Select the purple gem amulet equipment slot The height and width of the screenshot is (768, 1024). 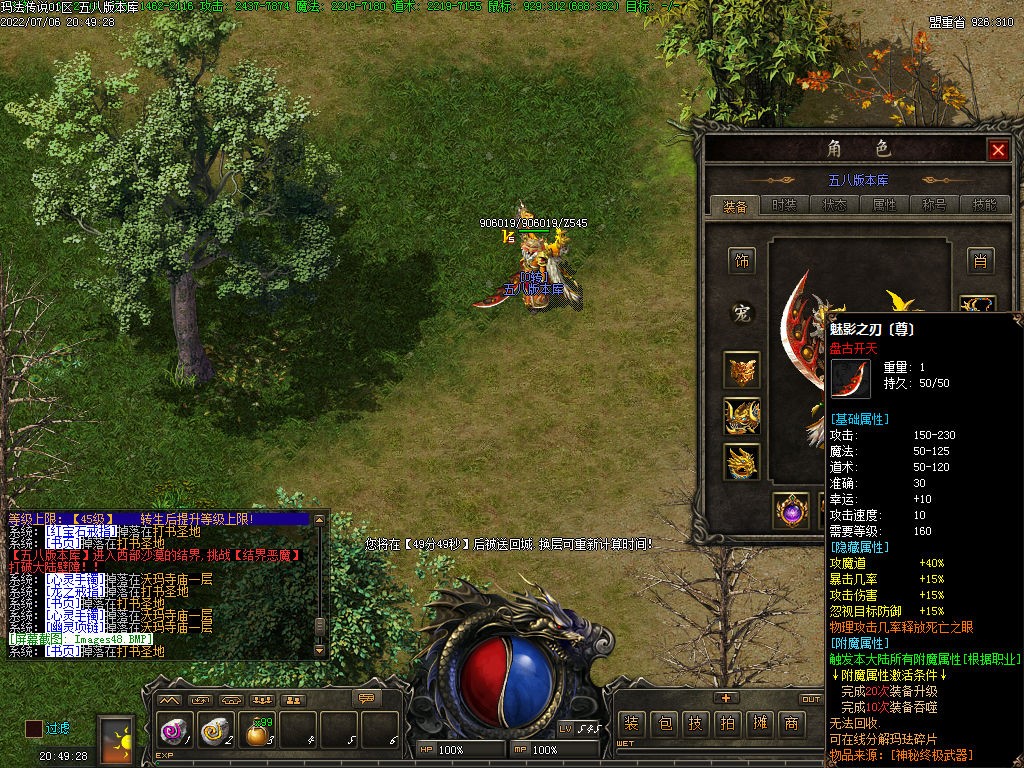(x=792, y=510)
